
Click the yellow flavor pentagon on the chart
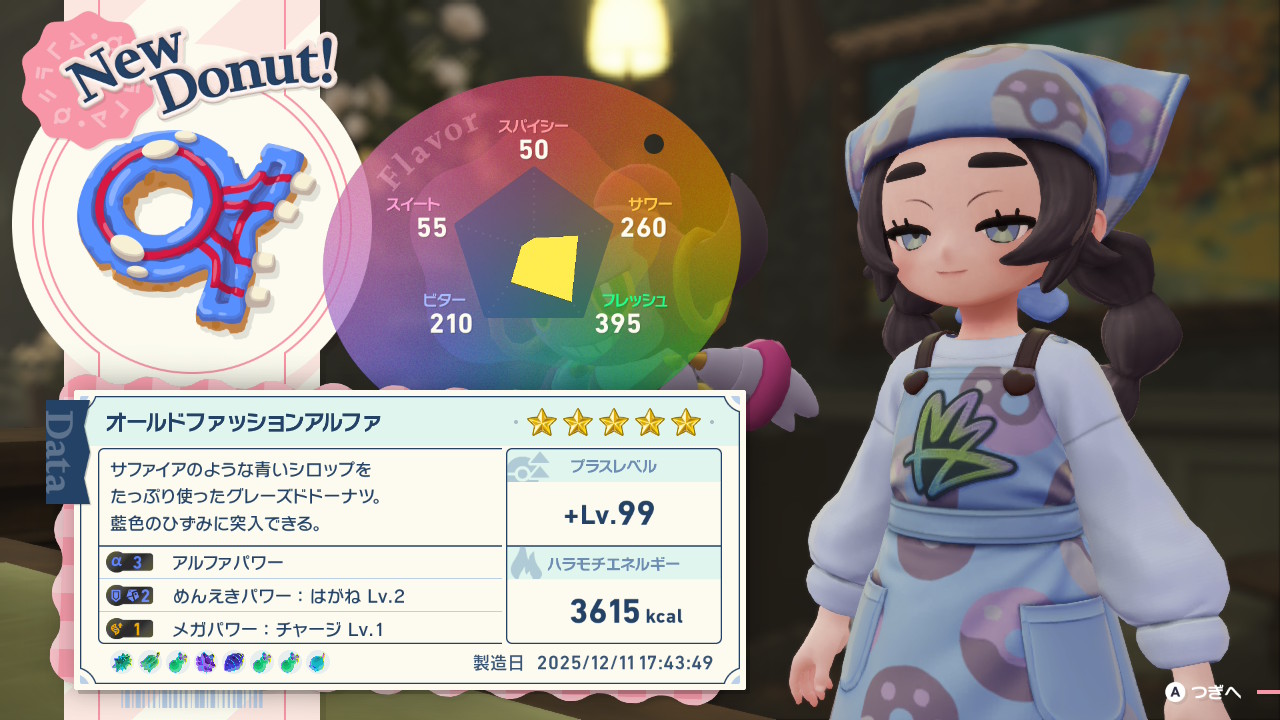tap(545, 265)
